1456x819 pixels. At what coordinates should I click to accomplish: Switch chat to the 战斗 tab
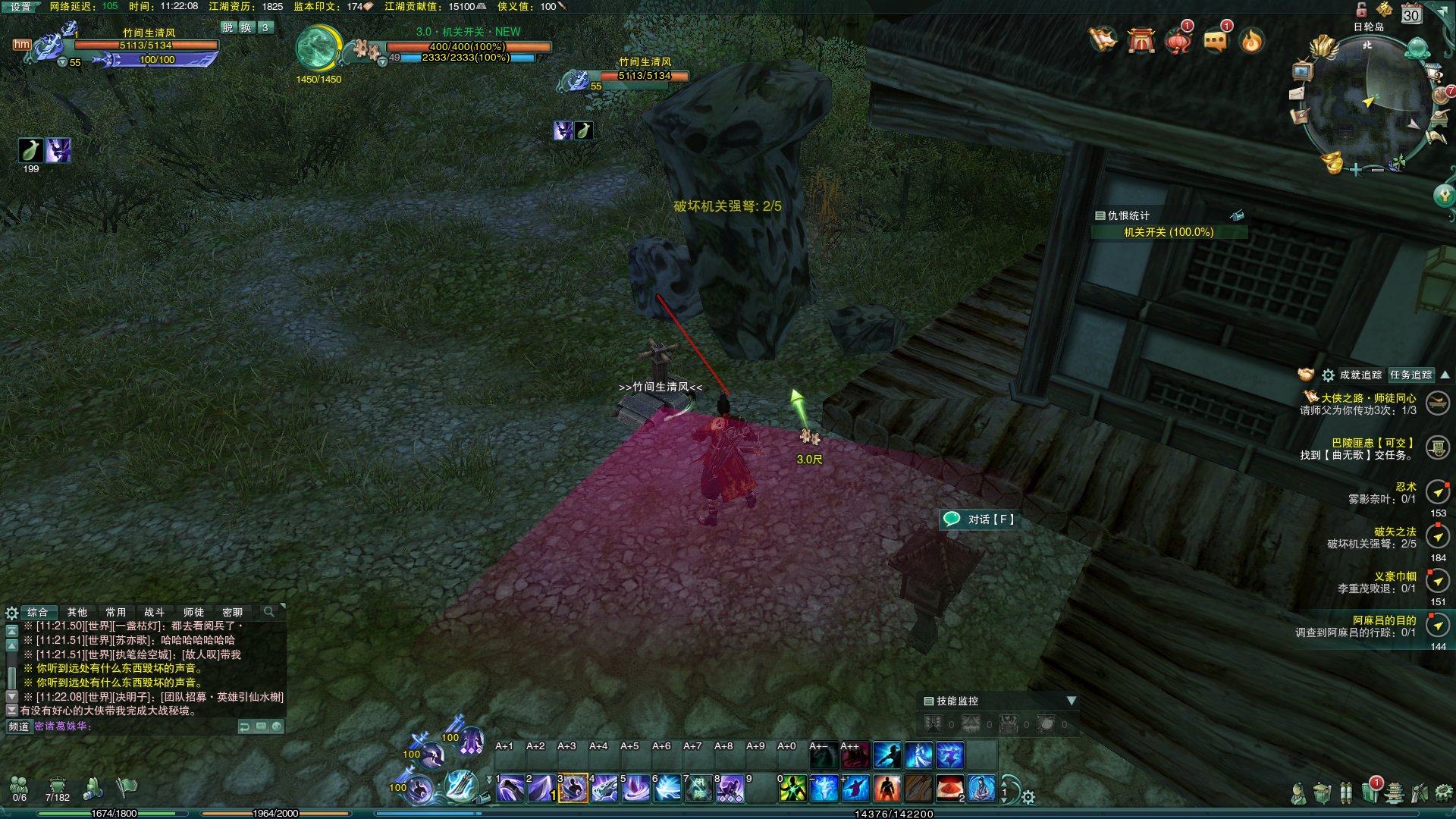pos(154,612)
